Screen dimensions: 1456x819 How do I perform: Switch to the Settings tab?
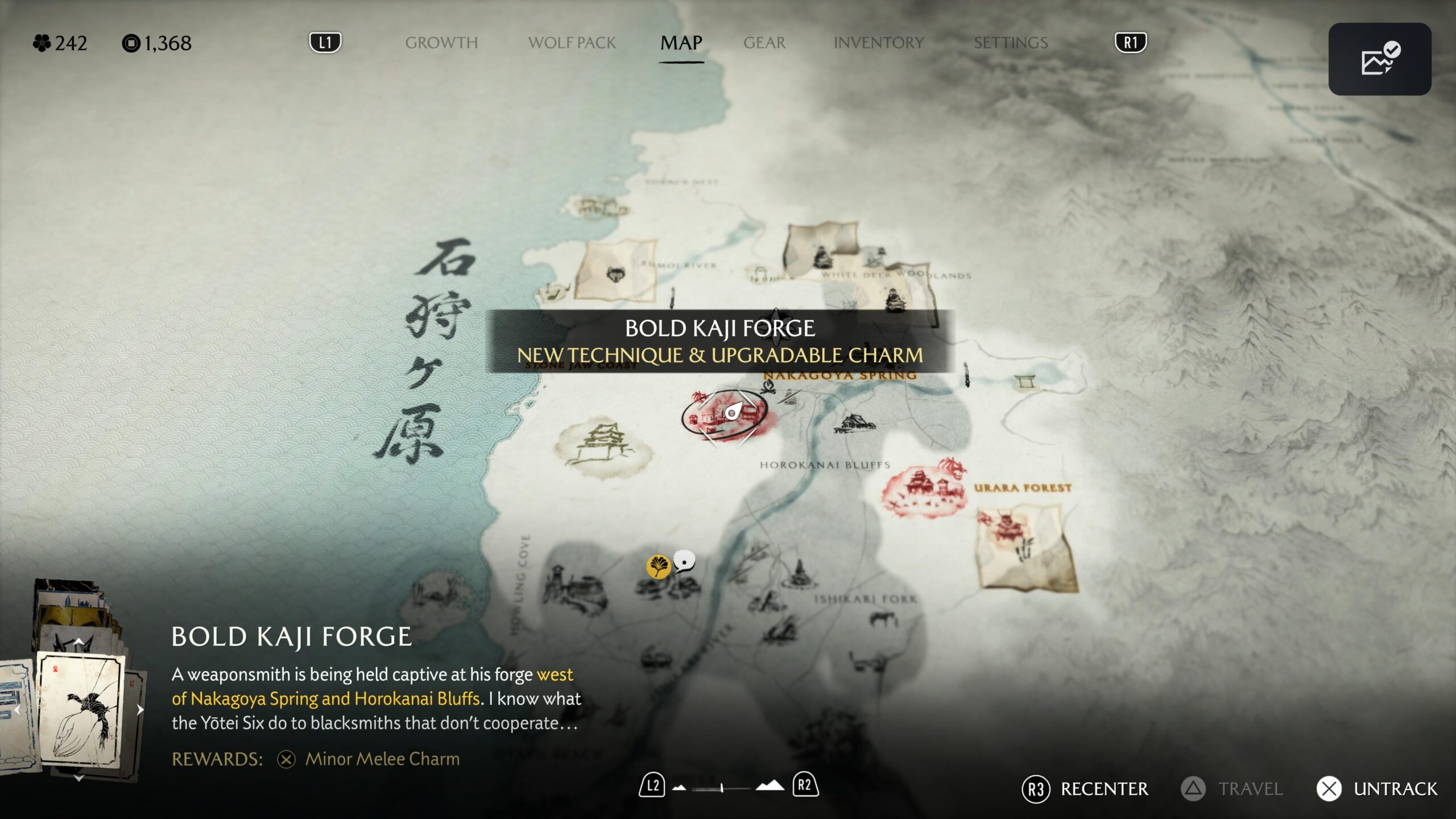tap(1010, 43)
